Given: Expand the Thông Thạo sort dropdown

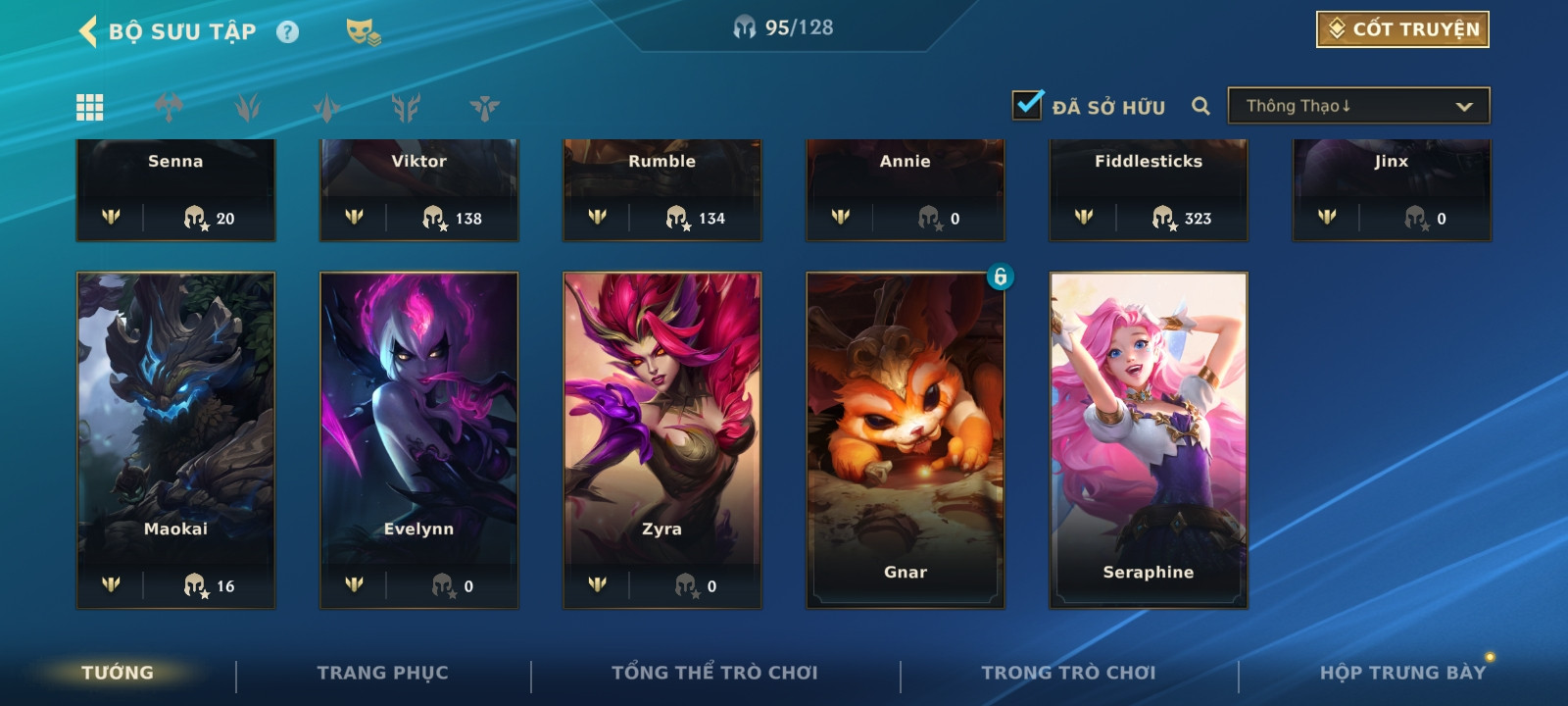Looking at the screenshot, I should (1358, 106).
